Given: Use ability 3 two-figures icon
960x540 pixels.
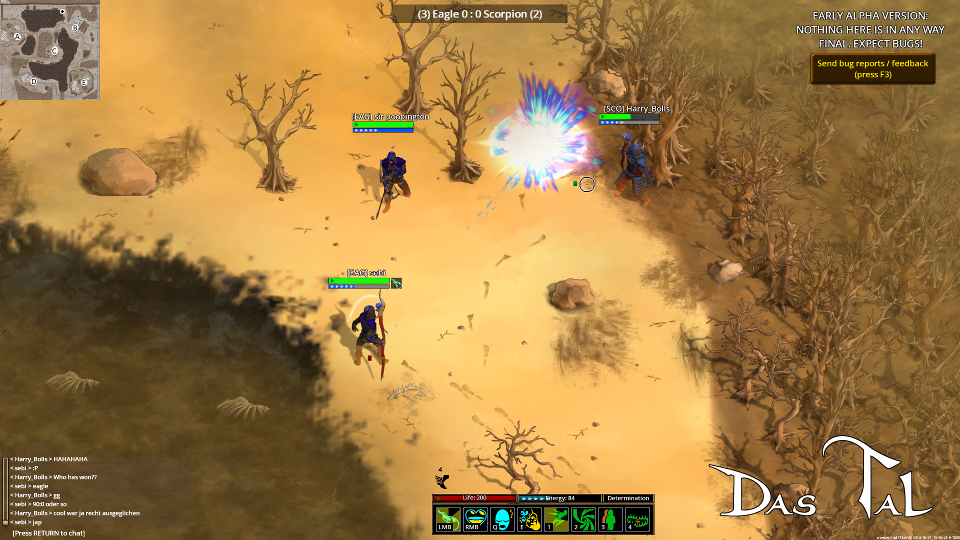Looking at the screenshot, I should 610,519.
